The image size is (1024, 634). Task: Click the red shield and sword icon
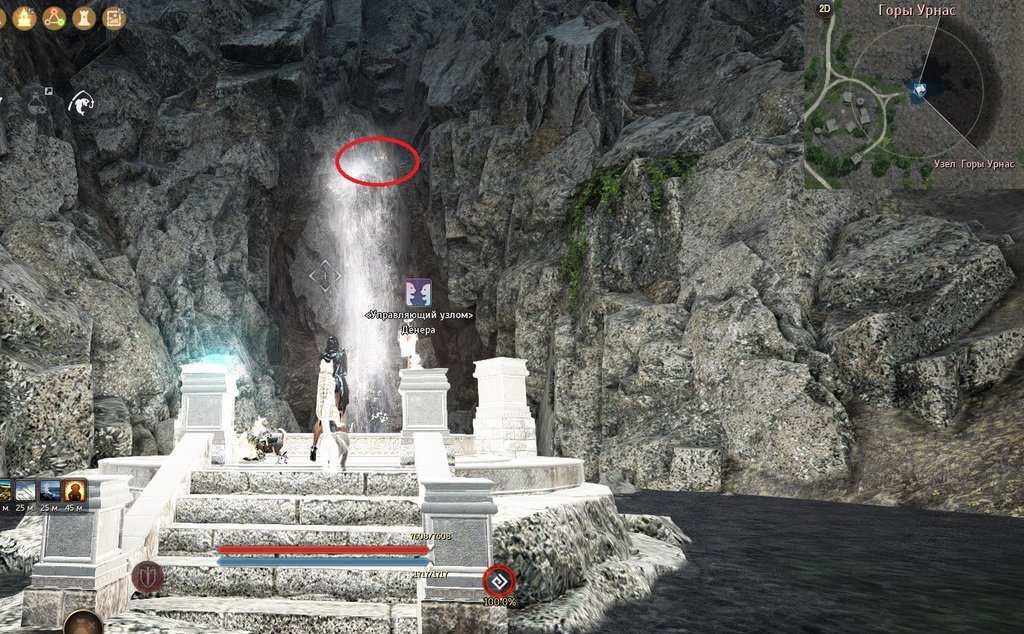pos(146,577)
